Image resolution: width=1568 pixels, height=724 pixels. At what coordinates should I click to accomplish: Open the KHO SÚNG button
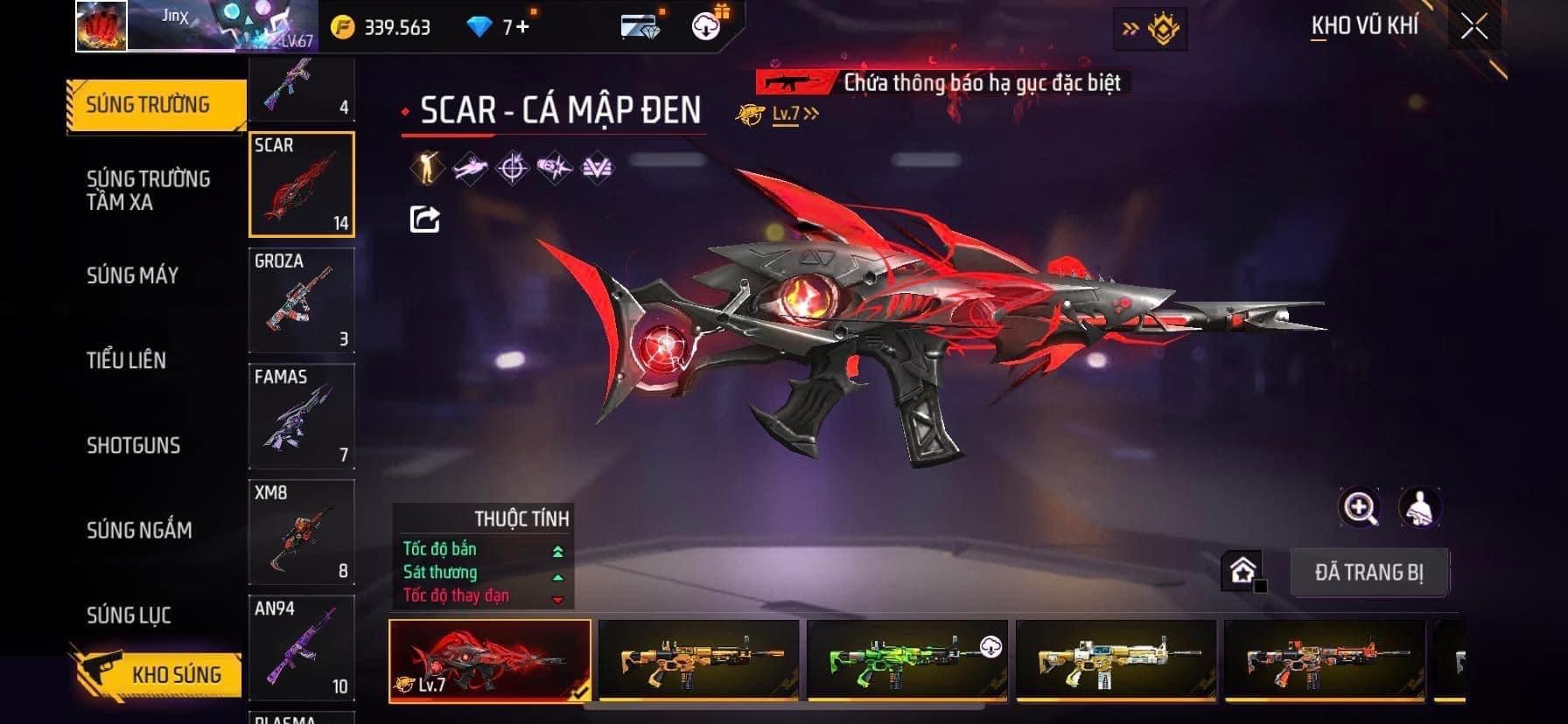tap(157, 674)
